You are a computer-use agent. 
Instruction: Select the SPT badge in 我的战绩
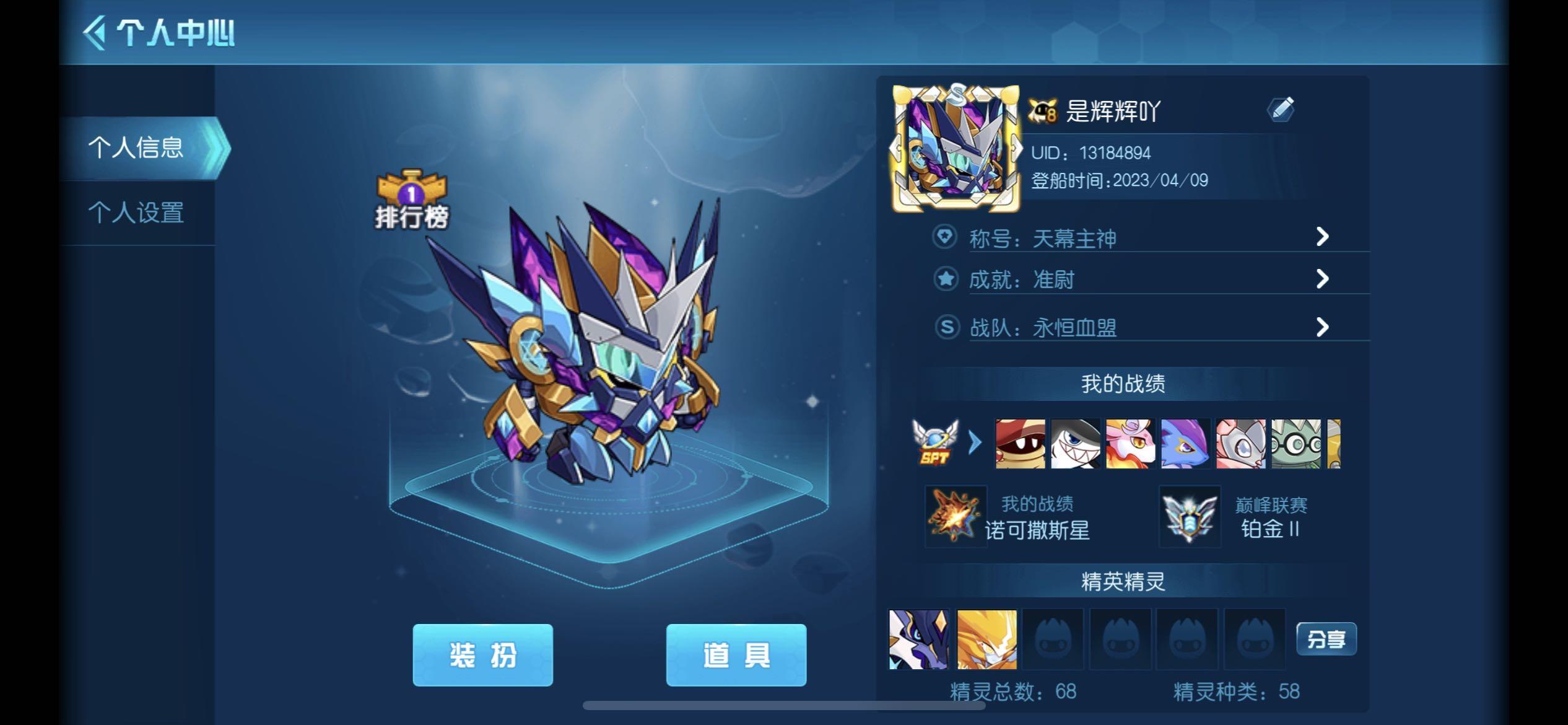coord(935,444)
